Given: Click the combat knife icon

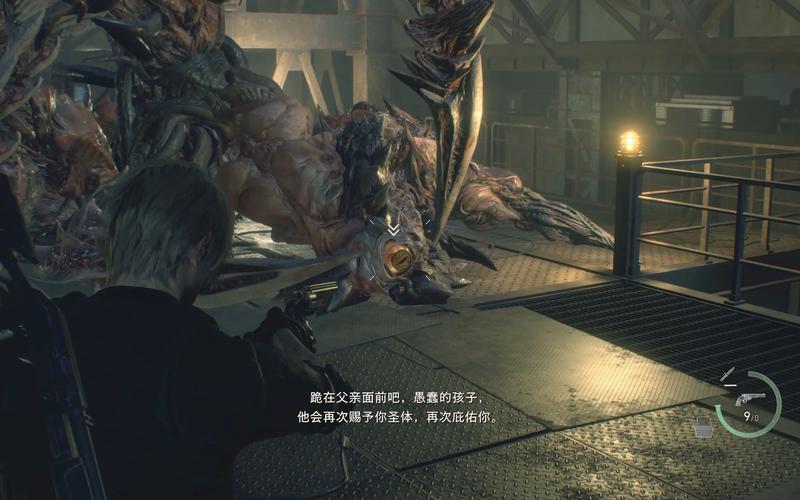Looking at the screenshot, I should coord(729,376).
